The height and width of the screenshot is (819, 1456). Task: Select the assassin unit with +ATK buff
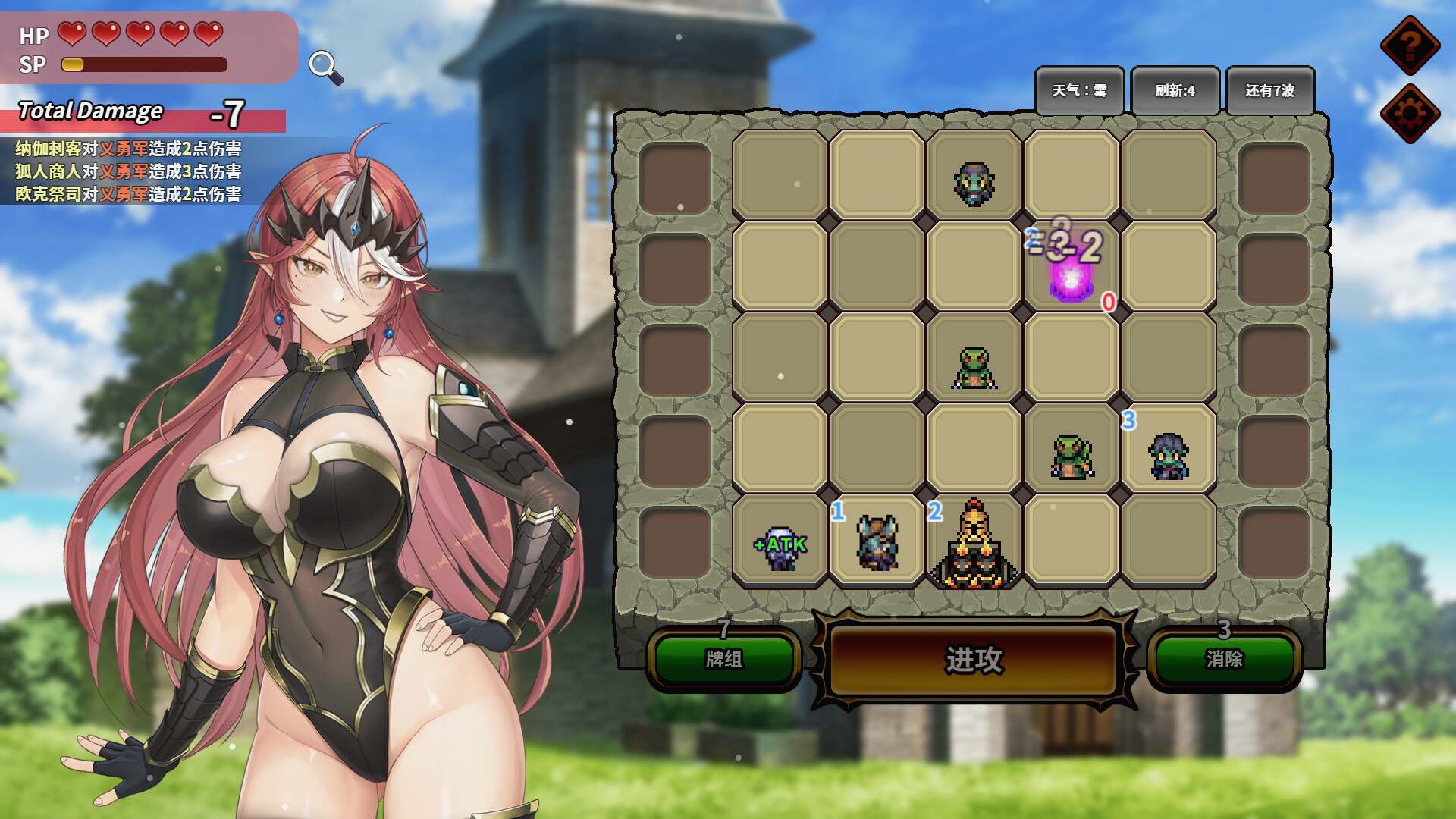(780, 550)
